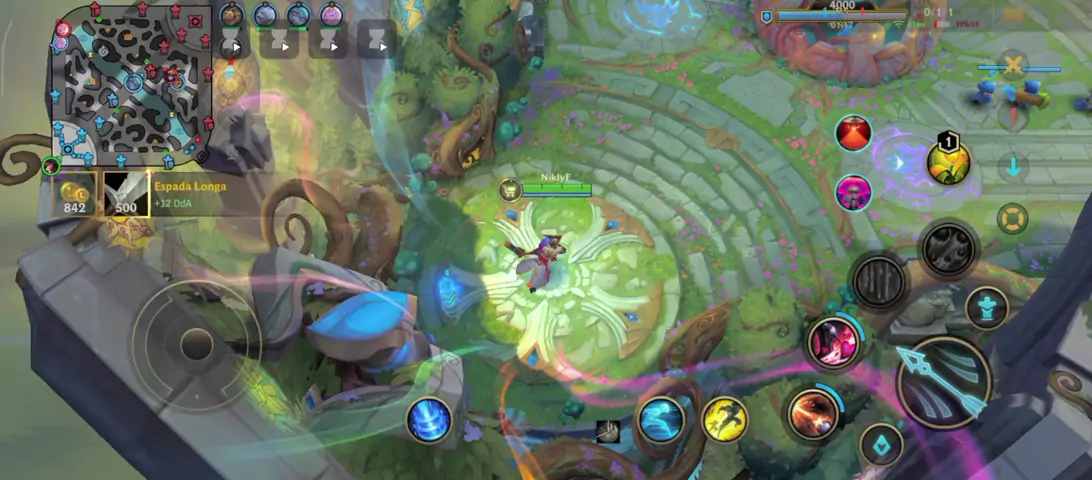
Task: Activate the orange fiery ability
Action: [813, 413]
